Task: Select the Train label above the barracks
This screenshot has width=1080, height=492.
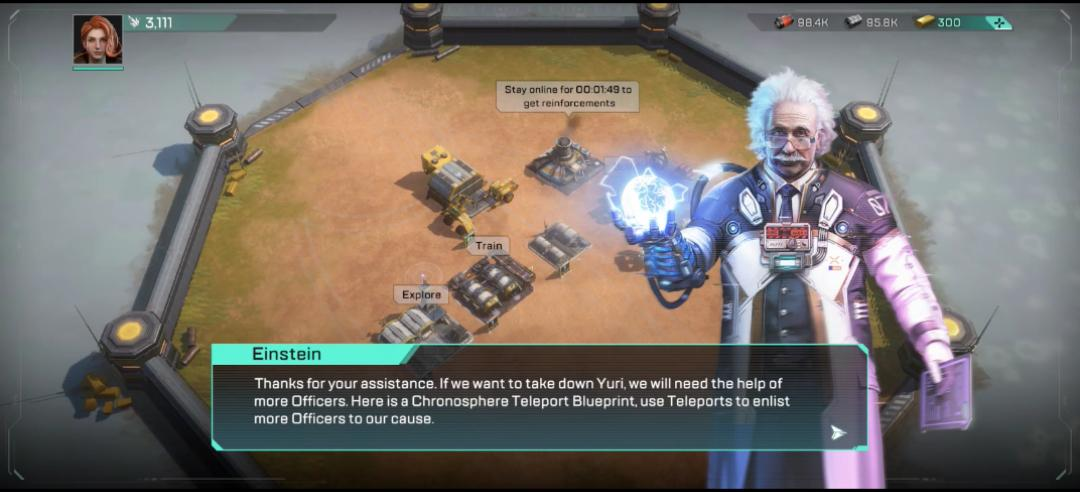Action: click(x=489, y=246)
